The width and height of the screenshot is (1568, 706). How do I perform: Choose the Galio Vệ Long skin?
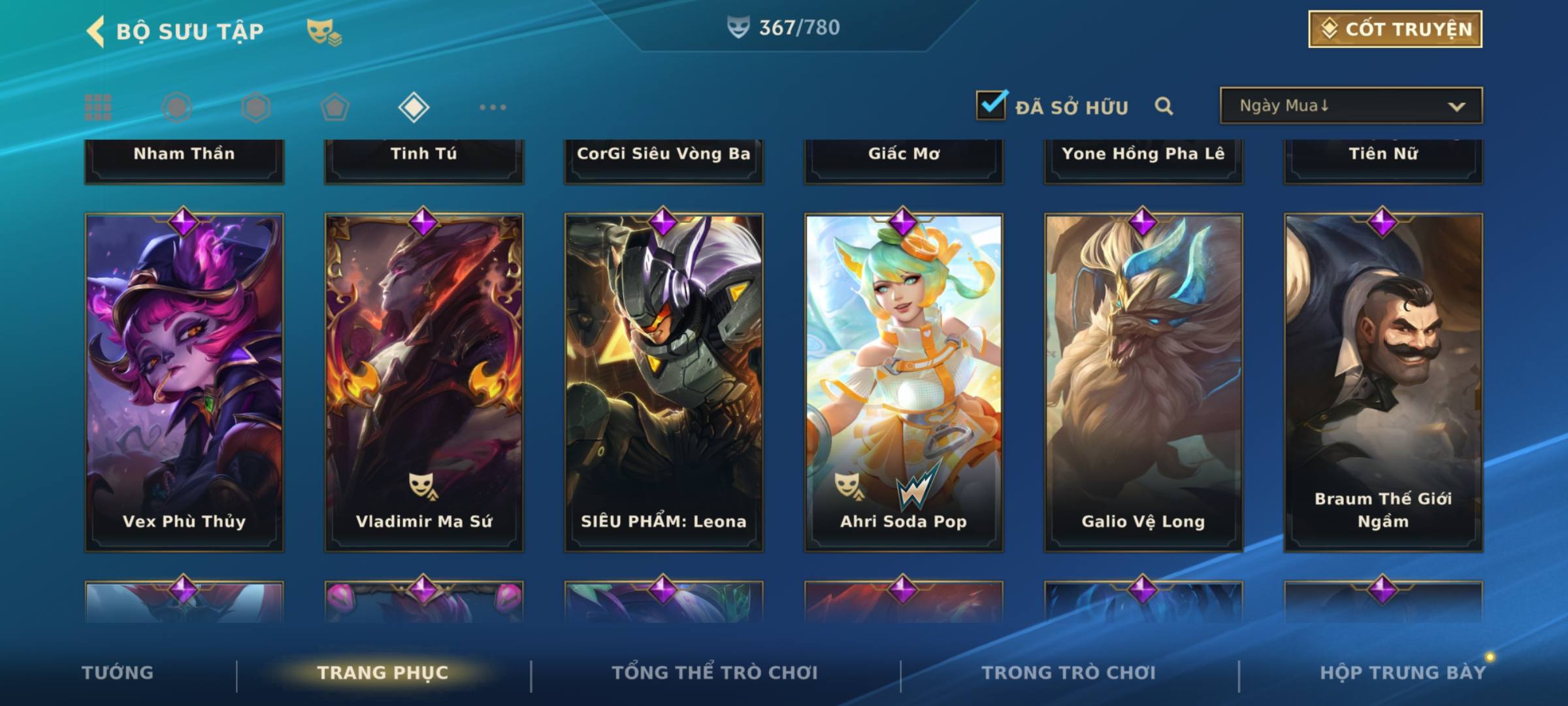pyautogui.click(x=1143, y=382)
